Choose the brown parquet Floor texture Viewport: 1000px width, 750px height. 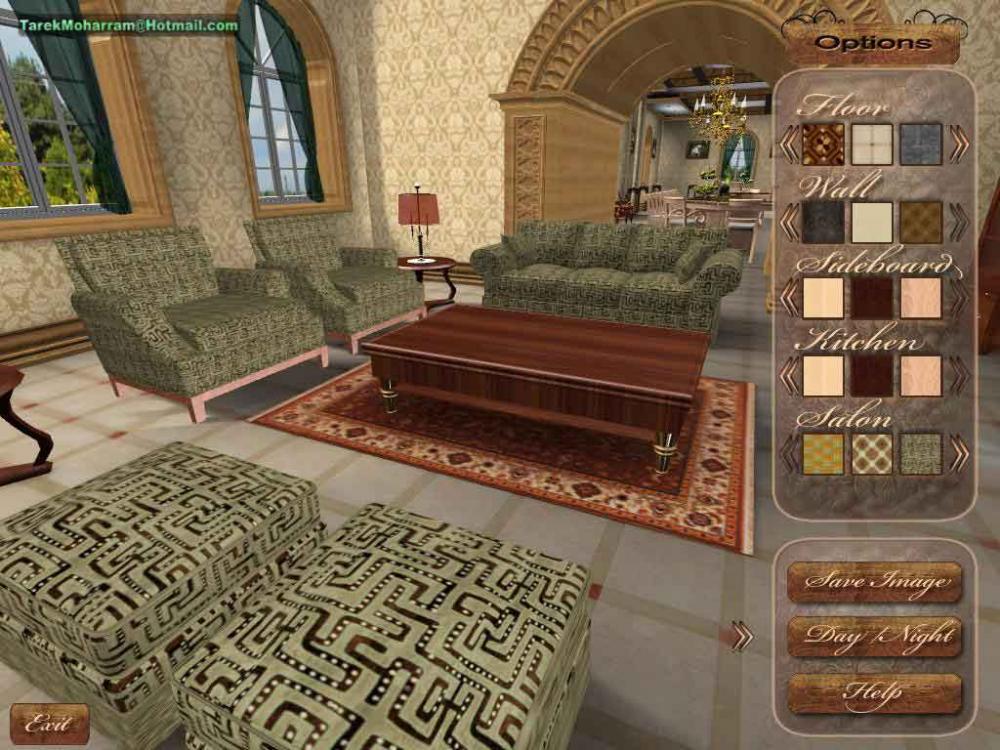[823, 144]
